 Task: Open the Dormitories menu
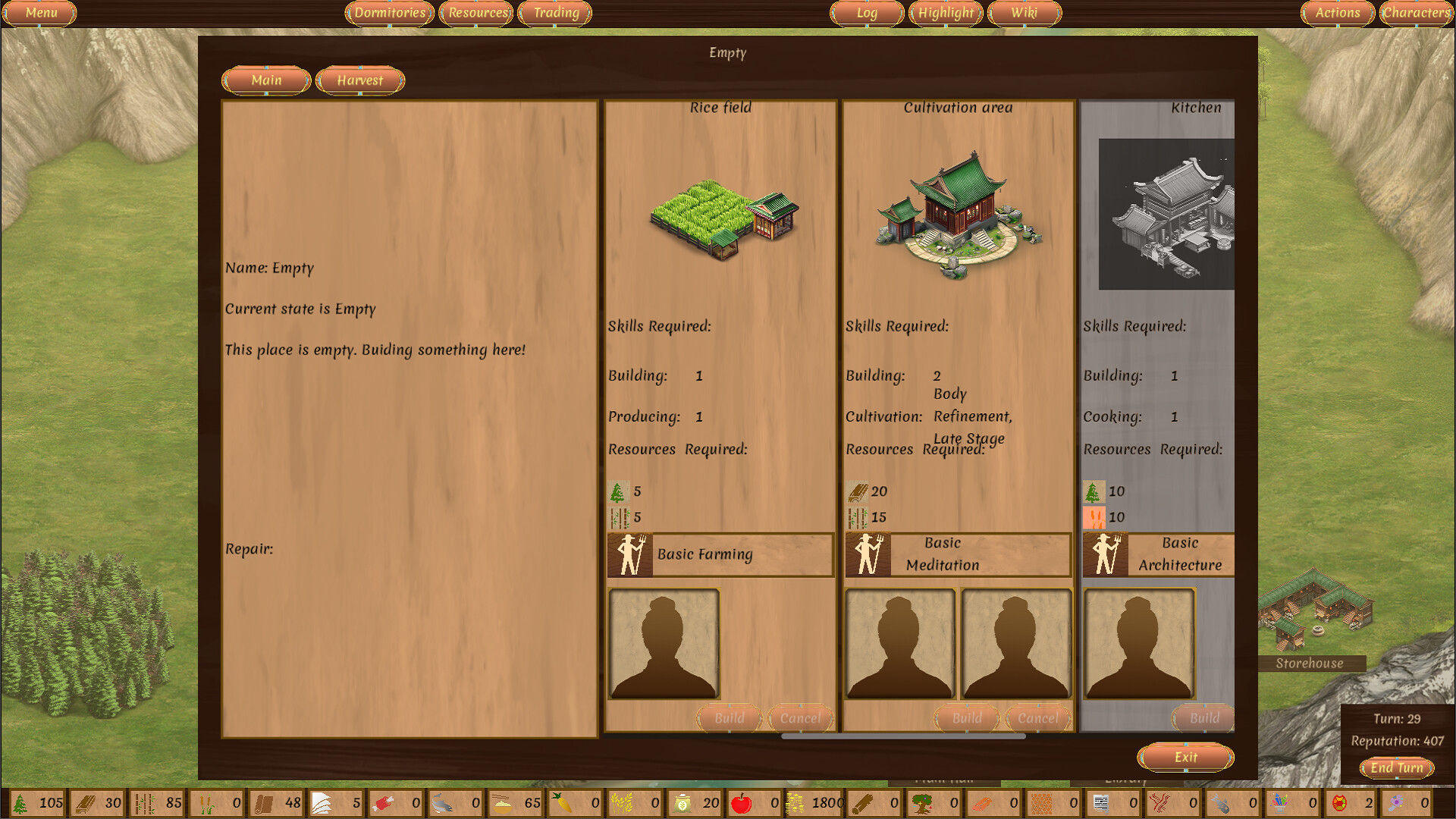click(x=388, y=13)
